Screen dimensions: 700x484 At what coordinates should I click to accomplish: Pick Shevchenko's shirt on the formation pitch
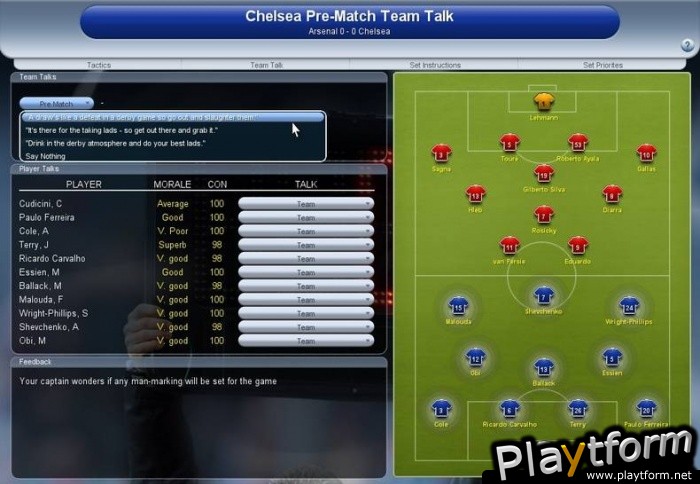(x=543, y=297)
